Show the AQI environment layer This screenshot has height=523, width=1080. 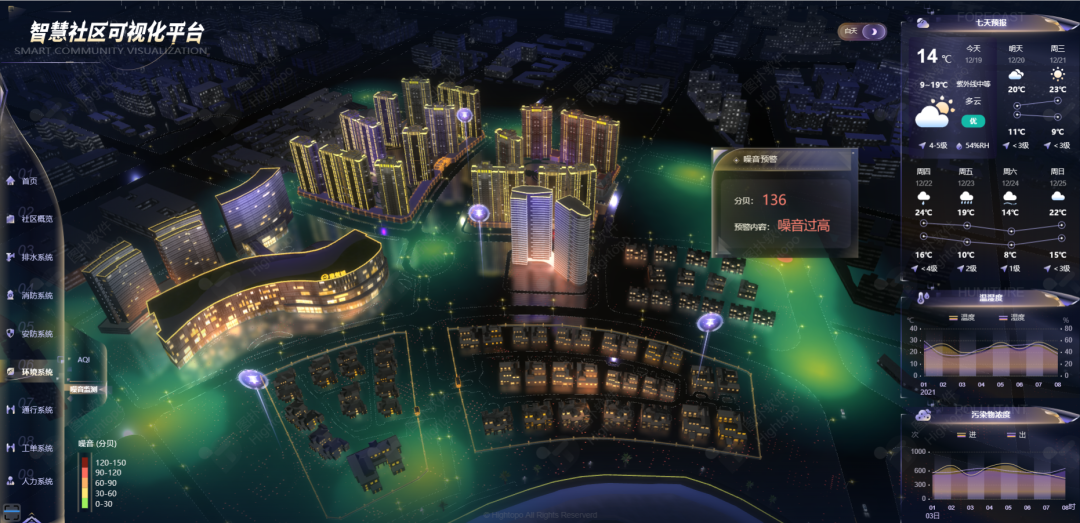(x=84, y=358)
